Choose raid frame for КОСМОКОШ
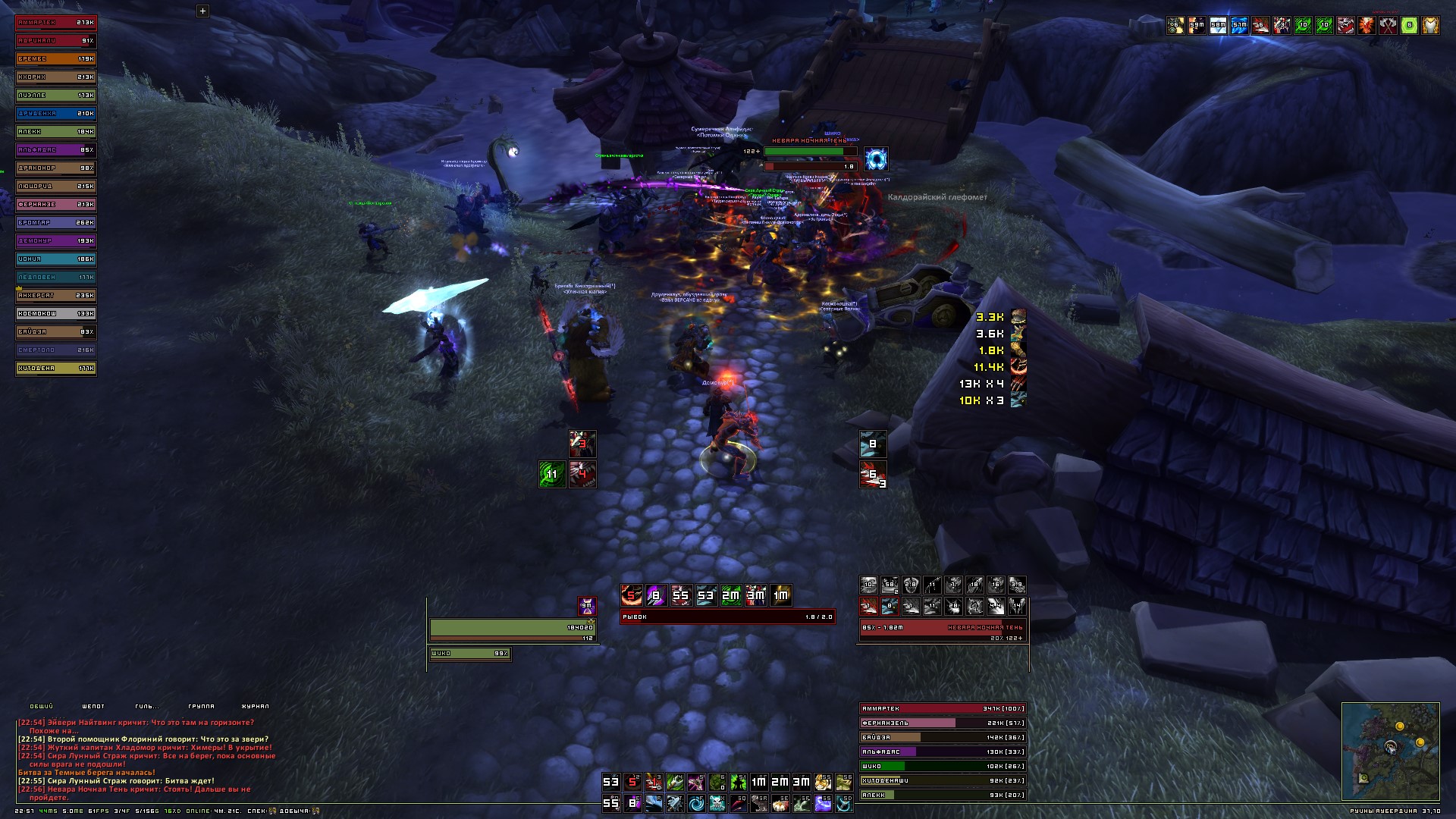Screen dimensions: 1456x819 coord(56,314)
